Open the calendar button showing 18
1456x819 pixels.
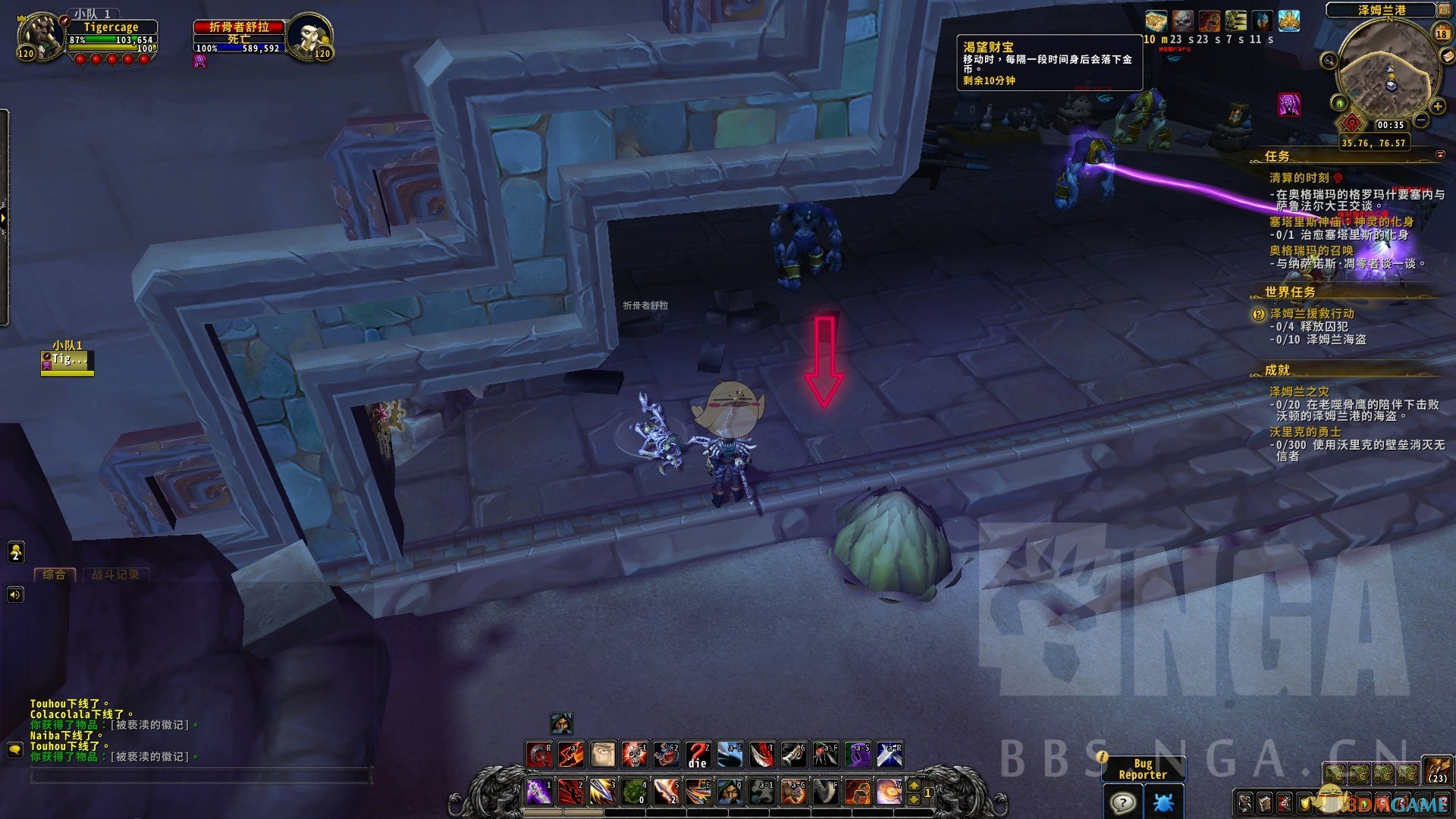point(1442,33)
